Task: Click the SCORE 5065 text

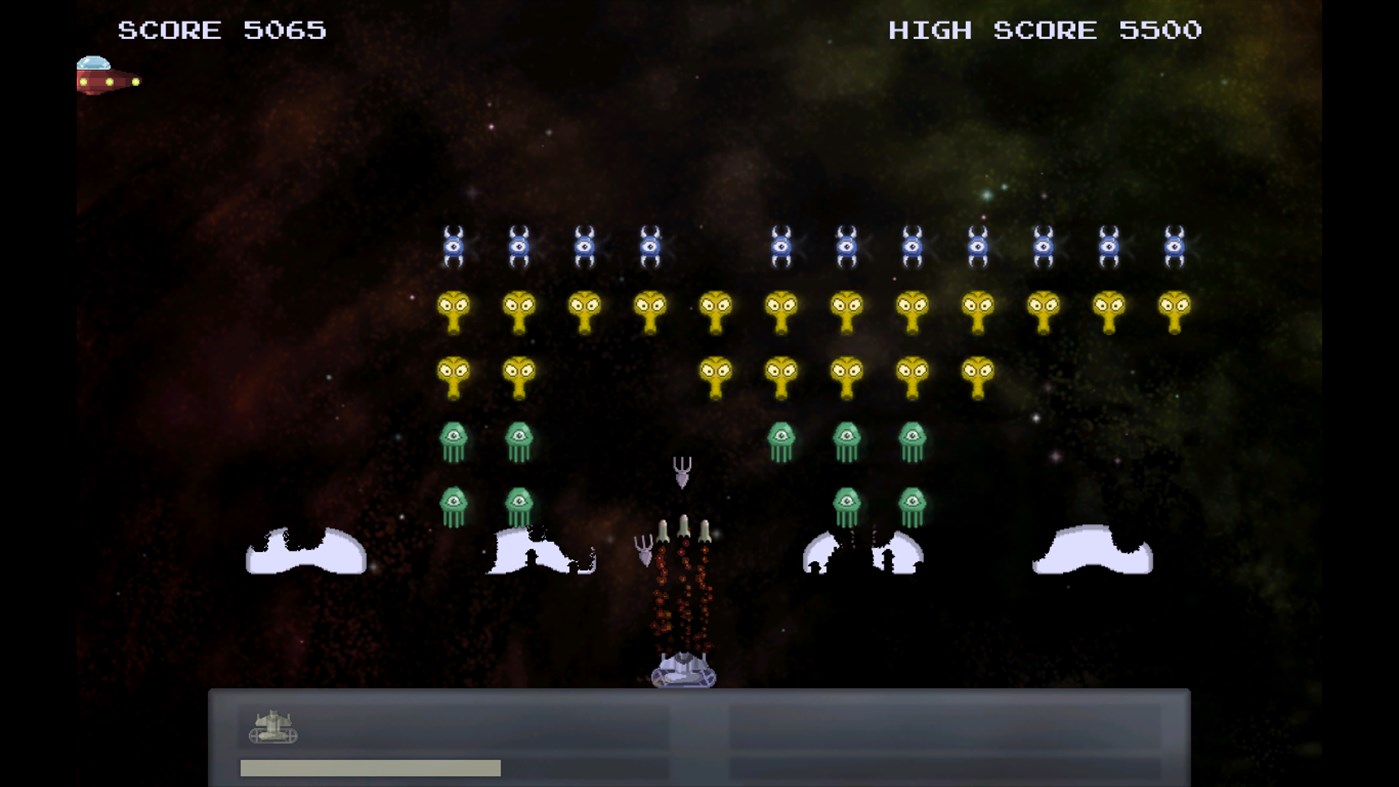Action: (222, 29)
